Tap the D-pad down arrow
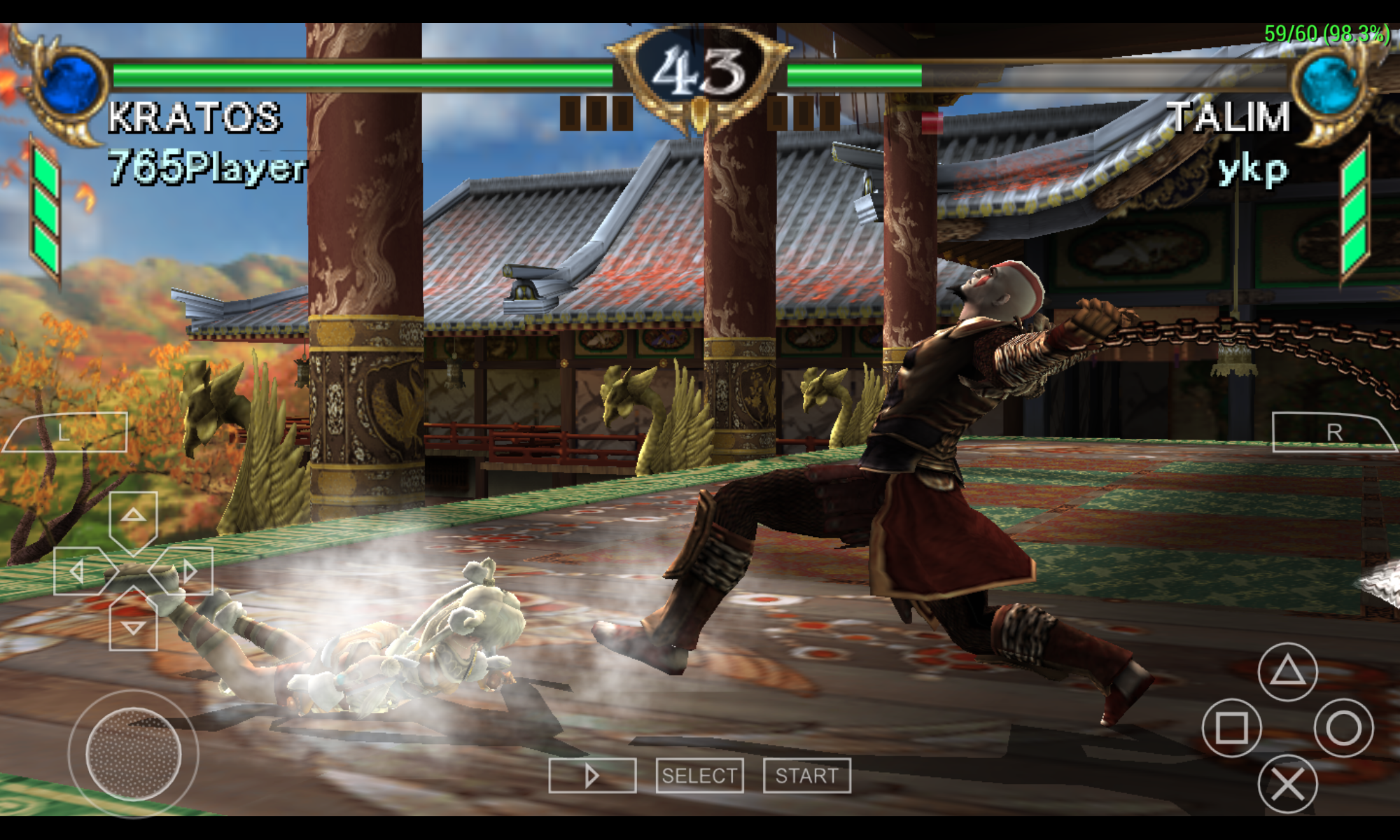1400x840 pixels. point(133,626)
